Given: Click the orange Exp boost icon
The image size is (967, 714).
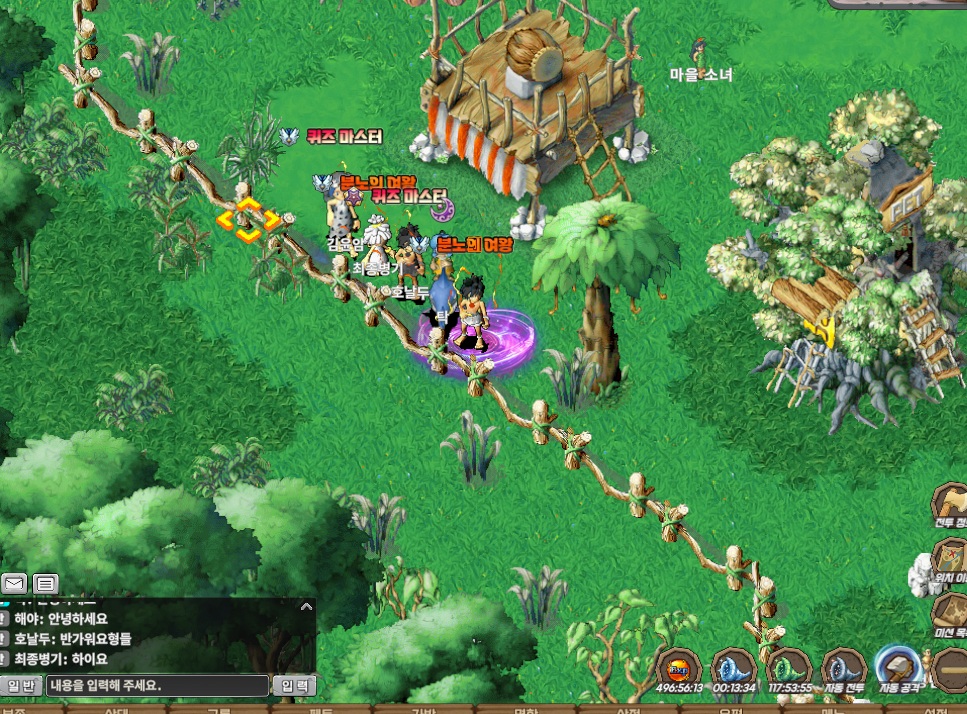Looking at the screenshot, I should tap(679, 668).
